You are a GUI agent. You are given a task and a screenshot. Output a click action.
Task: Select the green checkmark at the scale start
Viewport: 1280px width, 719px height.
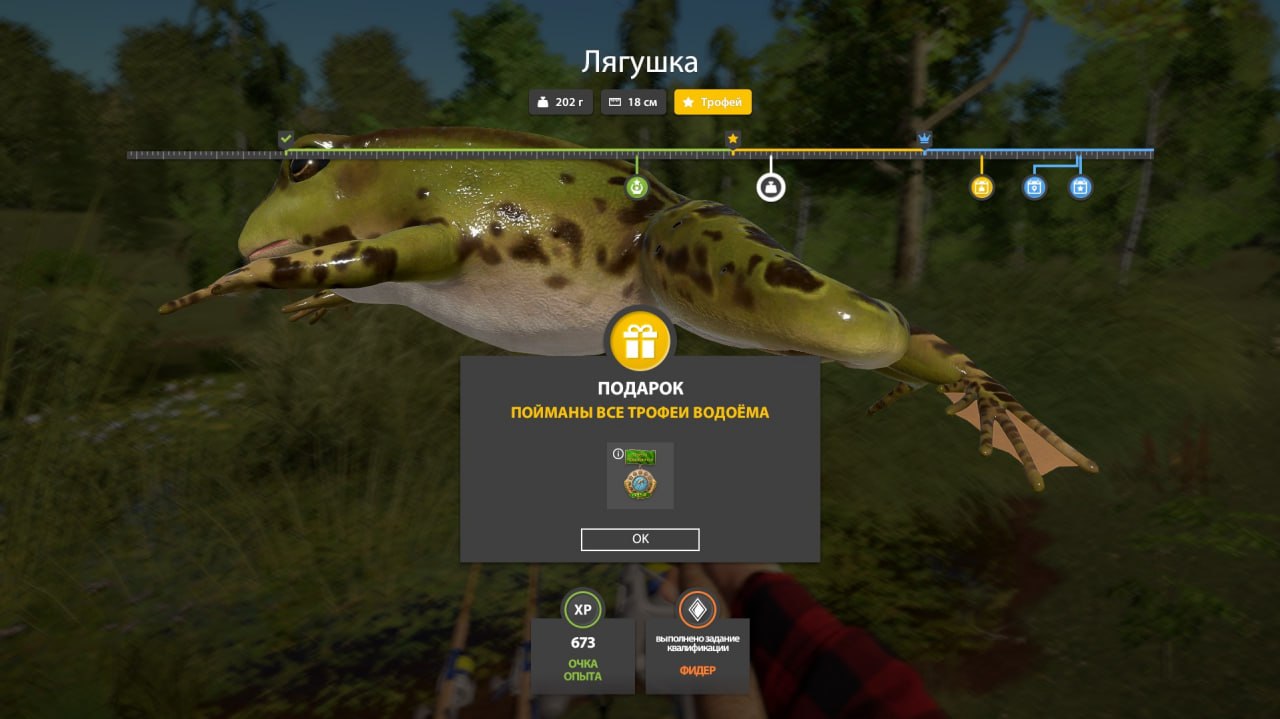point(286,138)
